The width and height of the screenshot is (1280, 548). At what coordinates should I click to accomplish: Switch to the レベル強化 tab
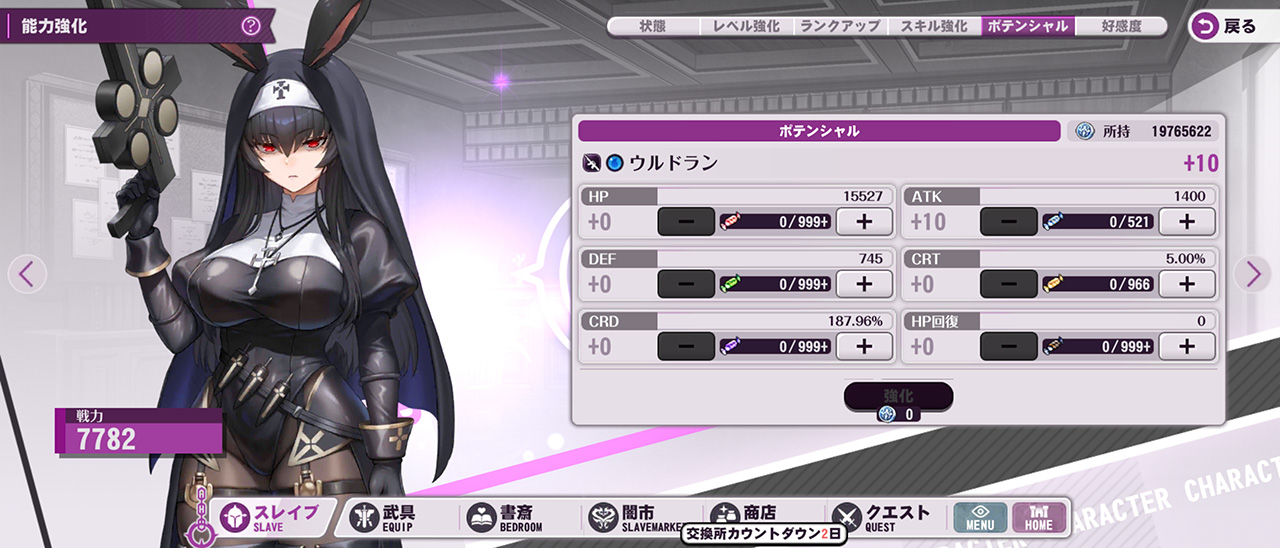[x=746, y=27]
